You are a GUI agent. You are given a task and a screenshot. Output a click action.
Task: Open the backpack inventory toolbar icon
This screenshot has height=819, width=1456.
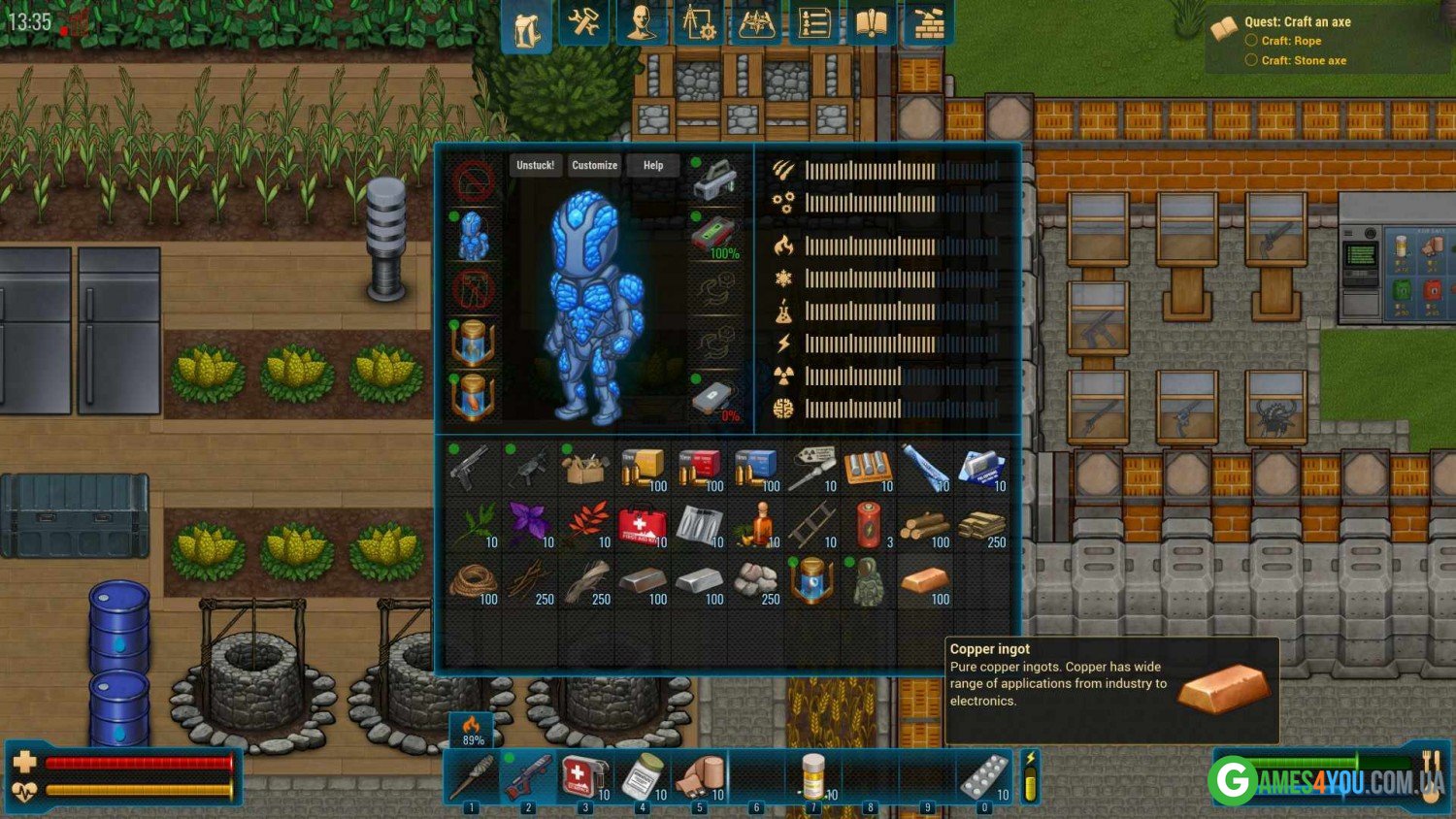point(526,26)
